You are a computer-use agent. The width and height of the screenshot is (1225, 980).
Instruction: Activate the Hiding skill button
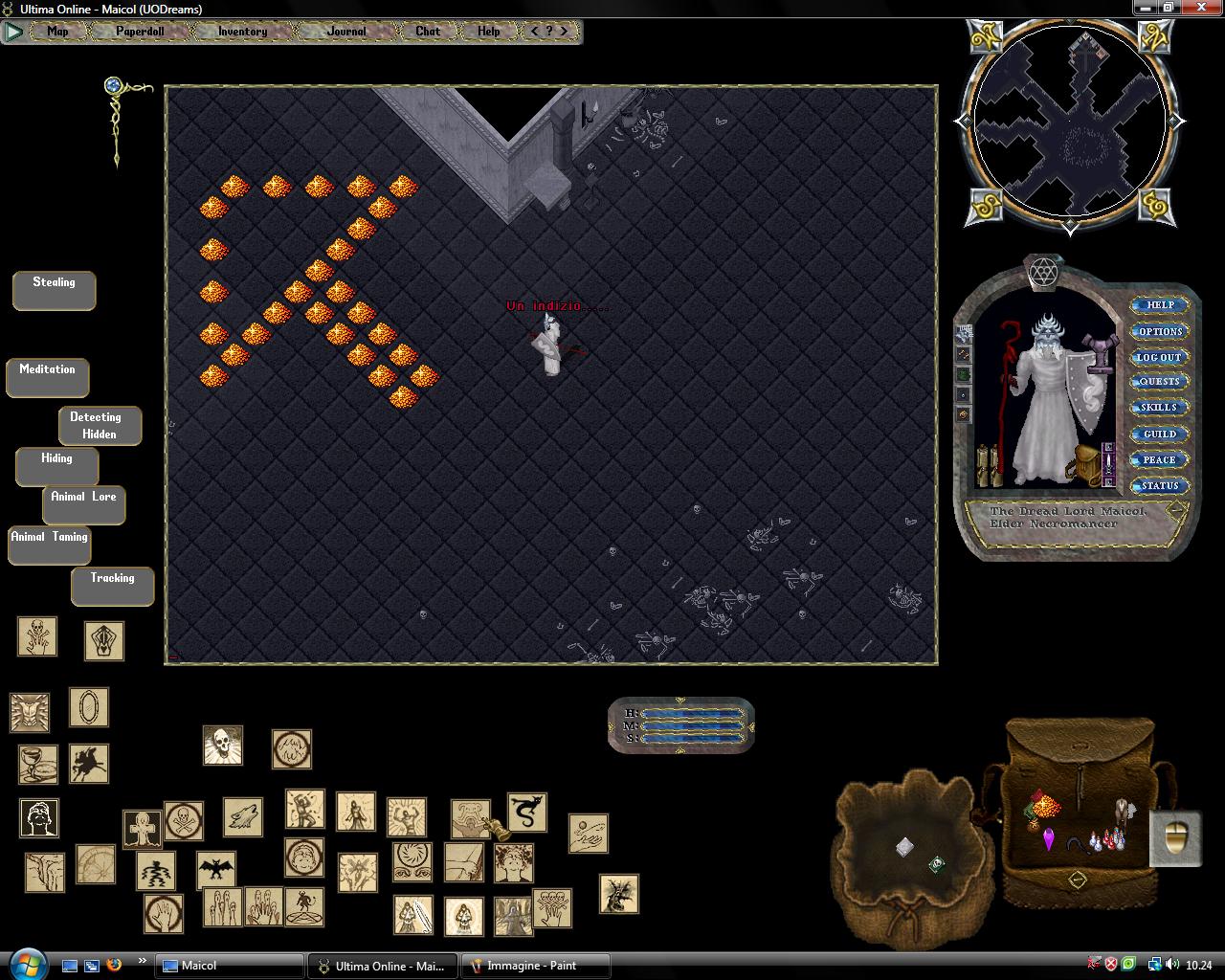(x=56, y=466)
